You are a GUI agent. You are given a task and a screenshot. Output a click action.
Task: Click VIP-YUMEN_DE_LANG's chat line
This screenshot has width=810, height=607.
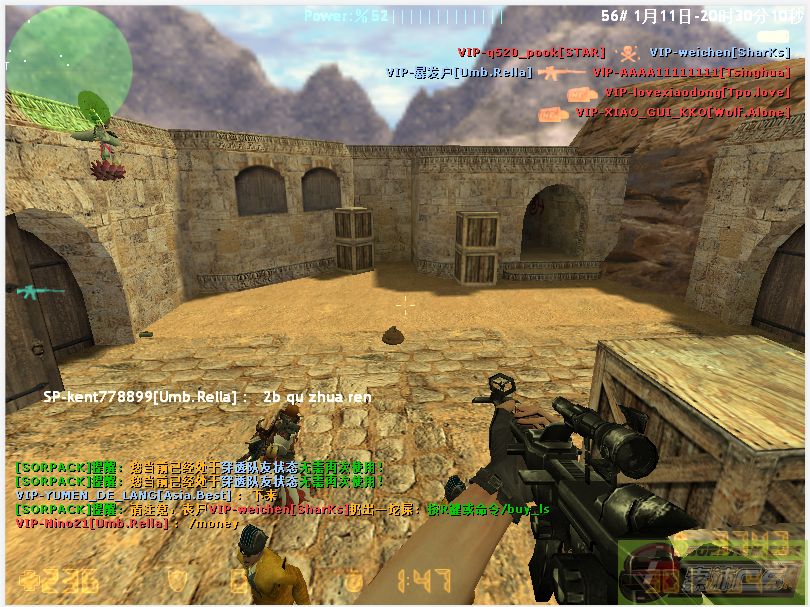[x=146, y=495]
